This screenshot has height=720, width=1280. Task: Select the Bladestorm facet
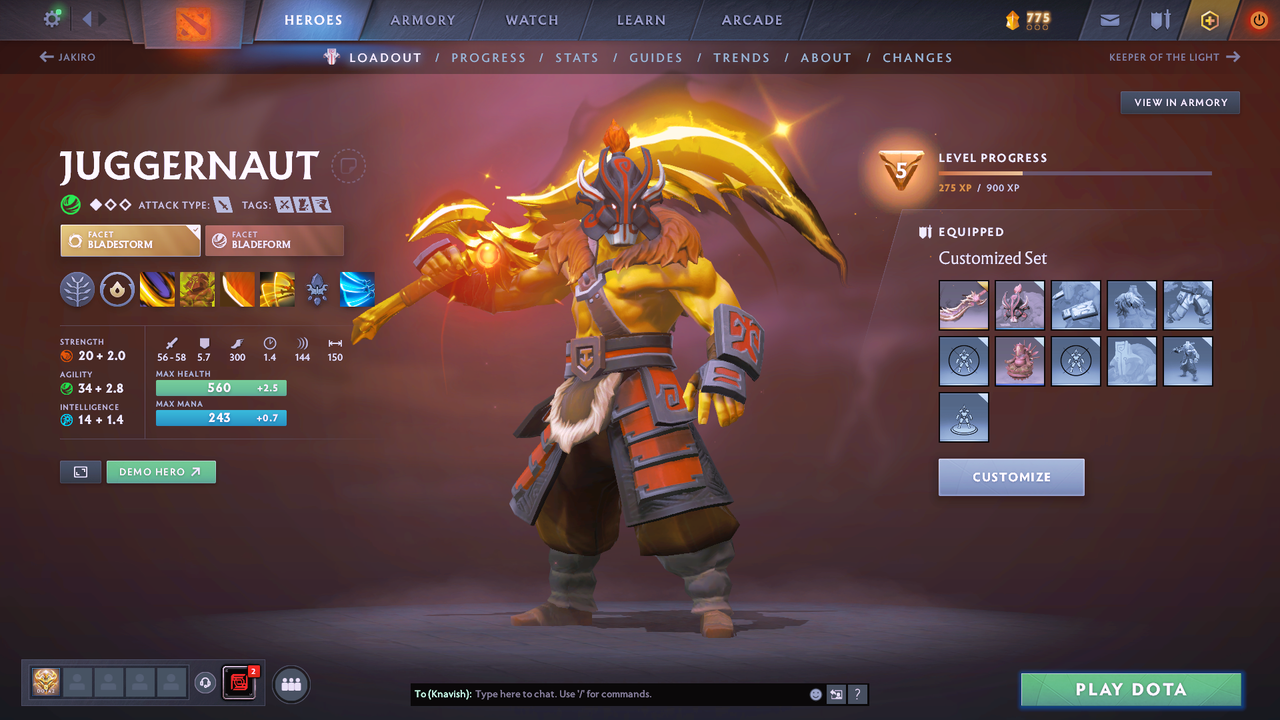click(130, 240)
